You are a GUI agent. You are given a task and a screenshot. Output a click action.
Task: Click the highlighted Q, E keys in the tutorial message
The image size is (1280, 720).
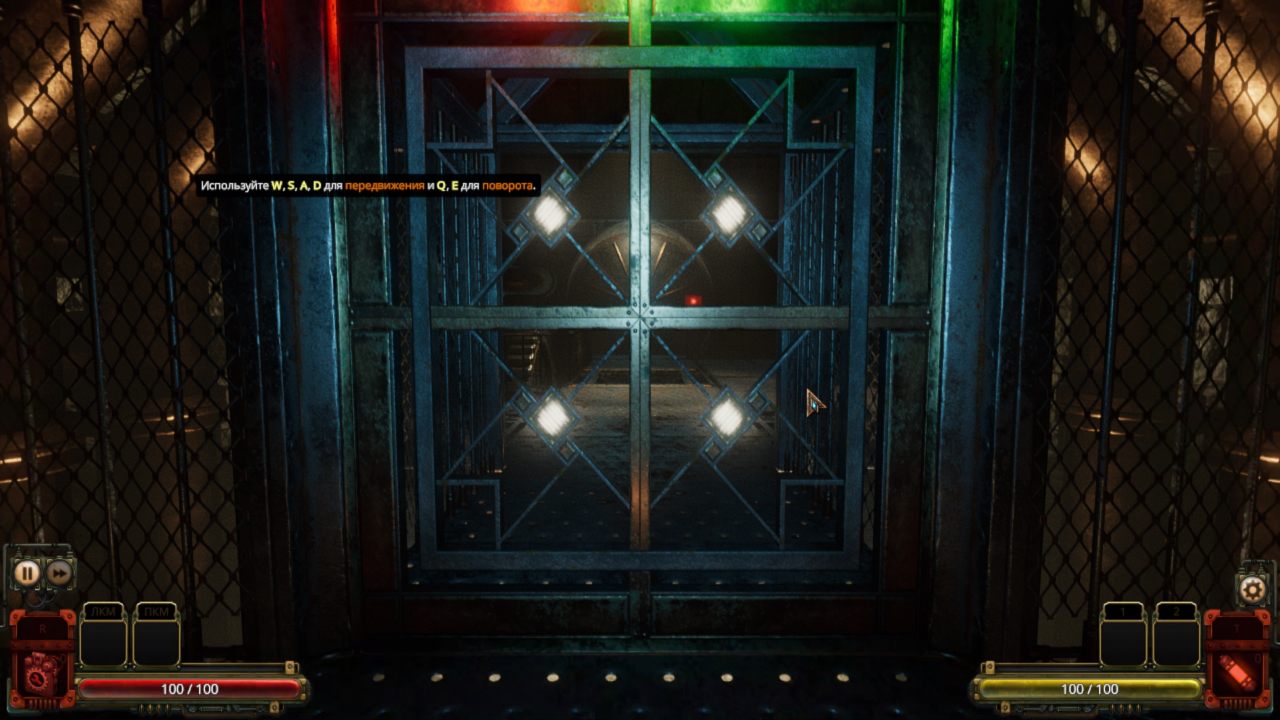click(447, 184)
